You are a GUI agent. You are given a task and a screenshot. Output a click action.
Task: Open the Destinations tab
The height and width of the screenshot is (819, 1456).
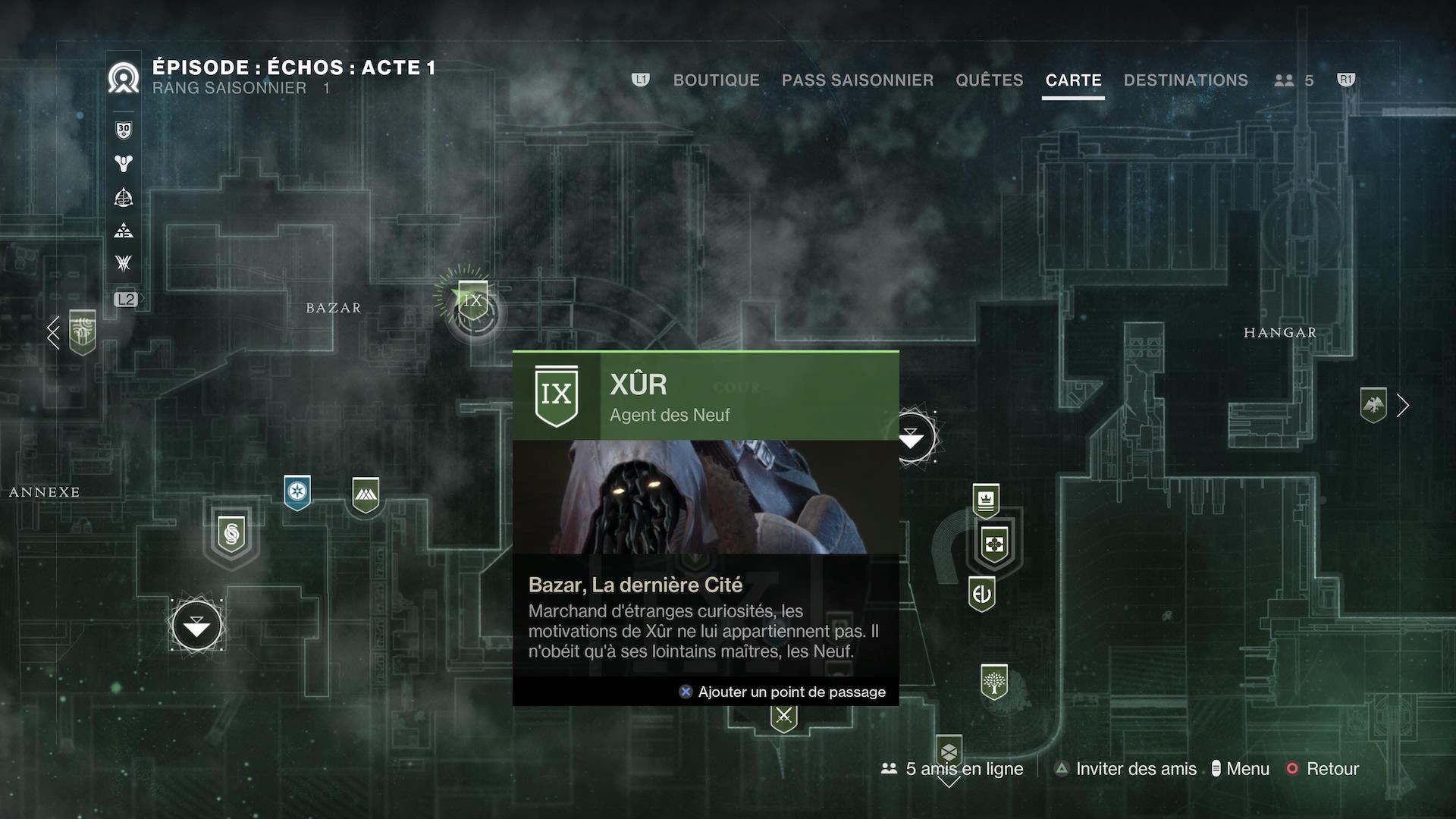tap(1185, 80)
